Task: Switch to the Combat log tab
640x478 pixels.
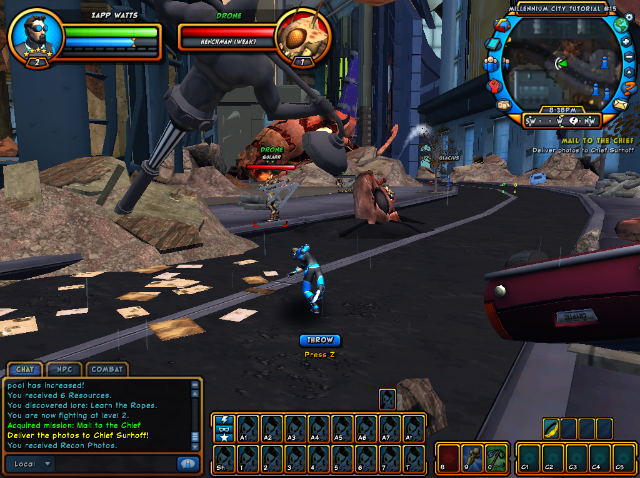Action: (107, 369)
